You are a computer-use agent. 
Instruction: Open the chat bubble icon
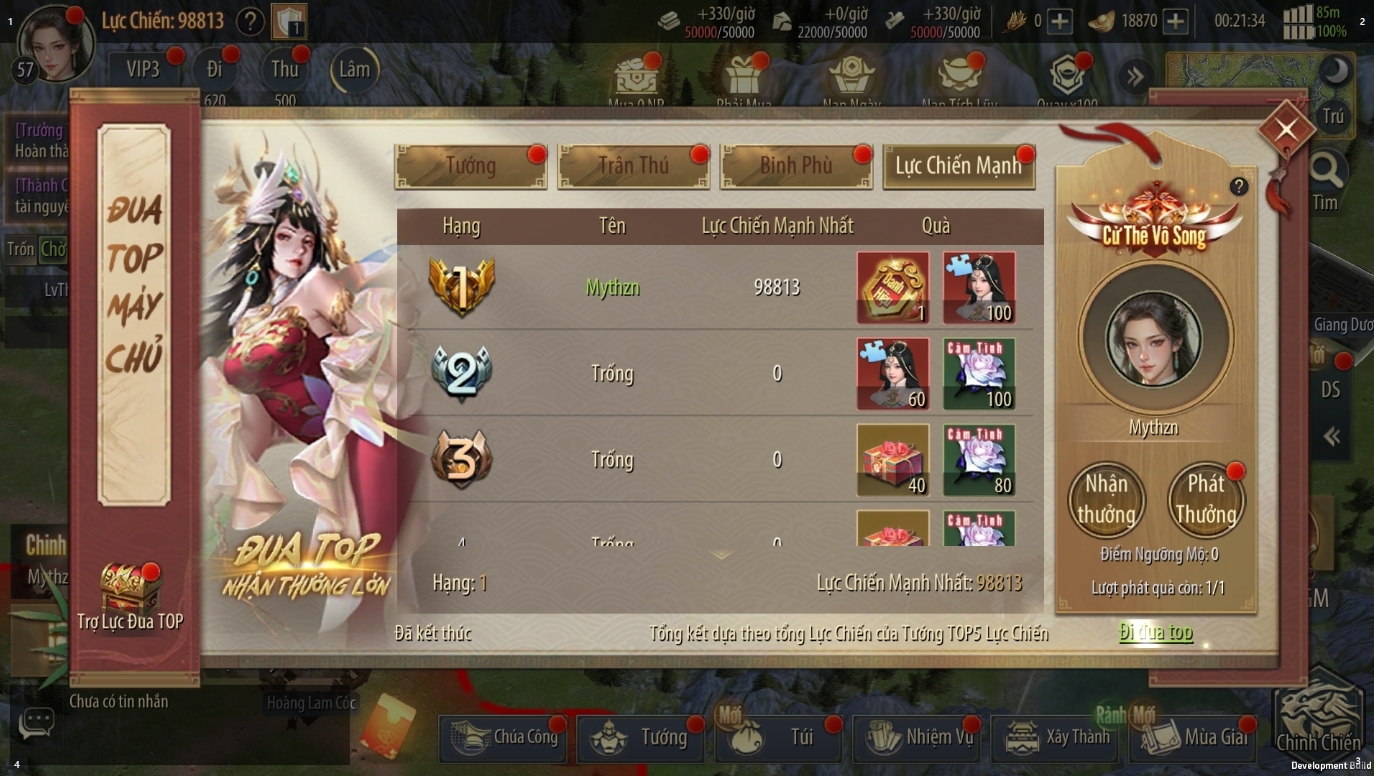[37, 721]
